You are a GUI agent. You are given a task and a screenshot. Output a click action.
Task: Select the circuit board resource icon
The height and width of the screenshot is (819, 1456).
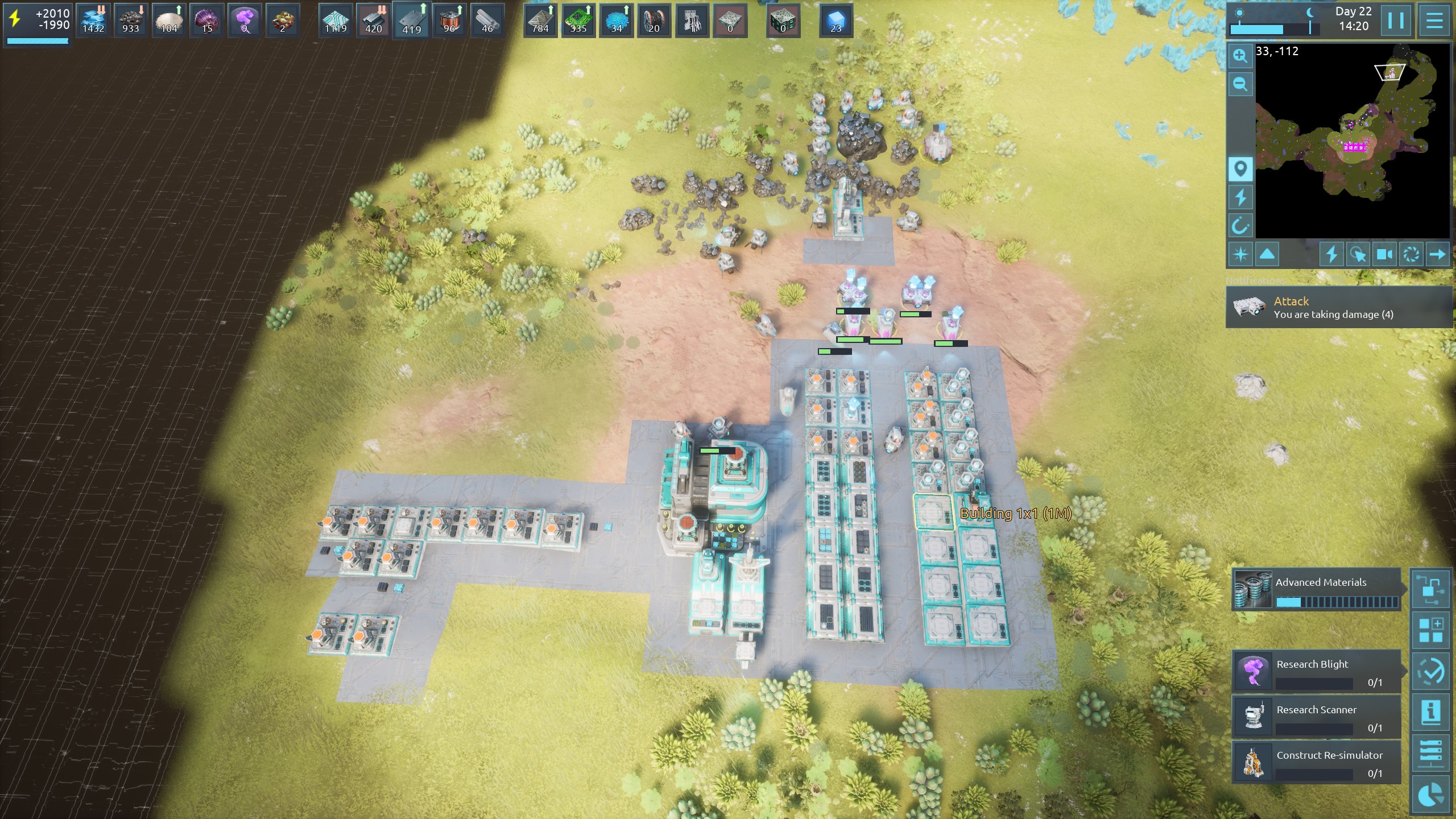[x=578, y=21]
